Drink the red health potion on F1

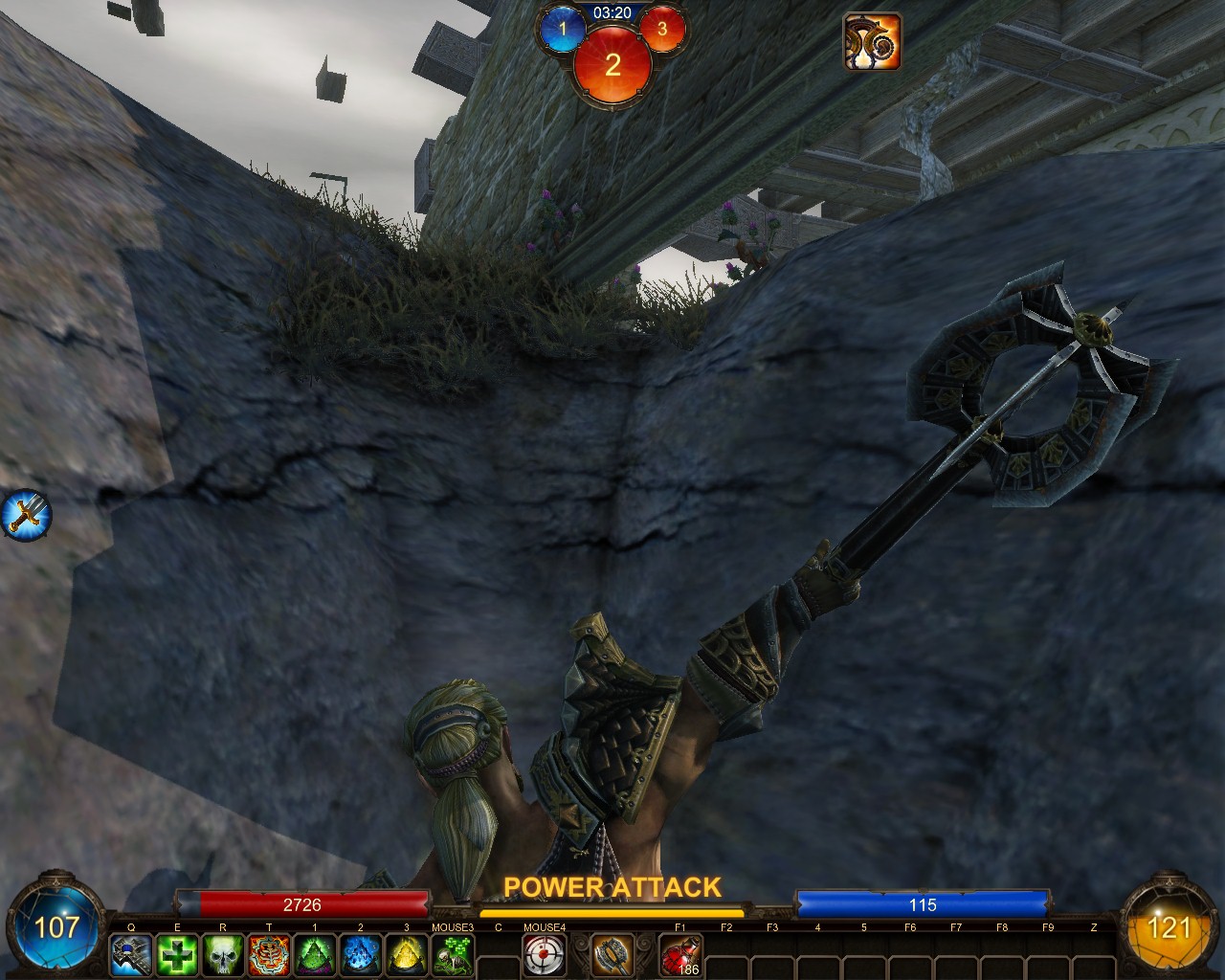[x=680, y=954]
